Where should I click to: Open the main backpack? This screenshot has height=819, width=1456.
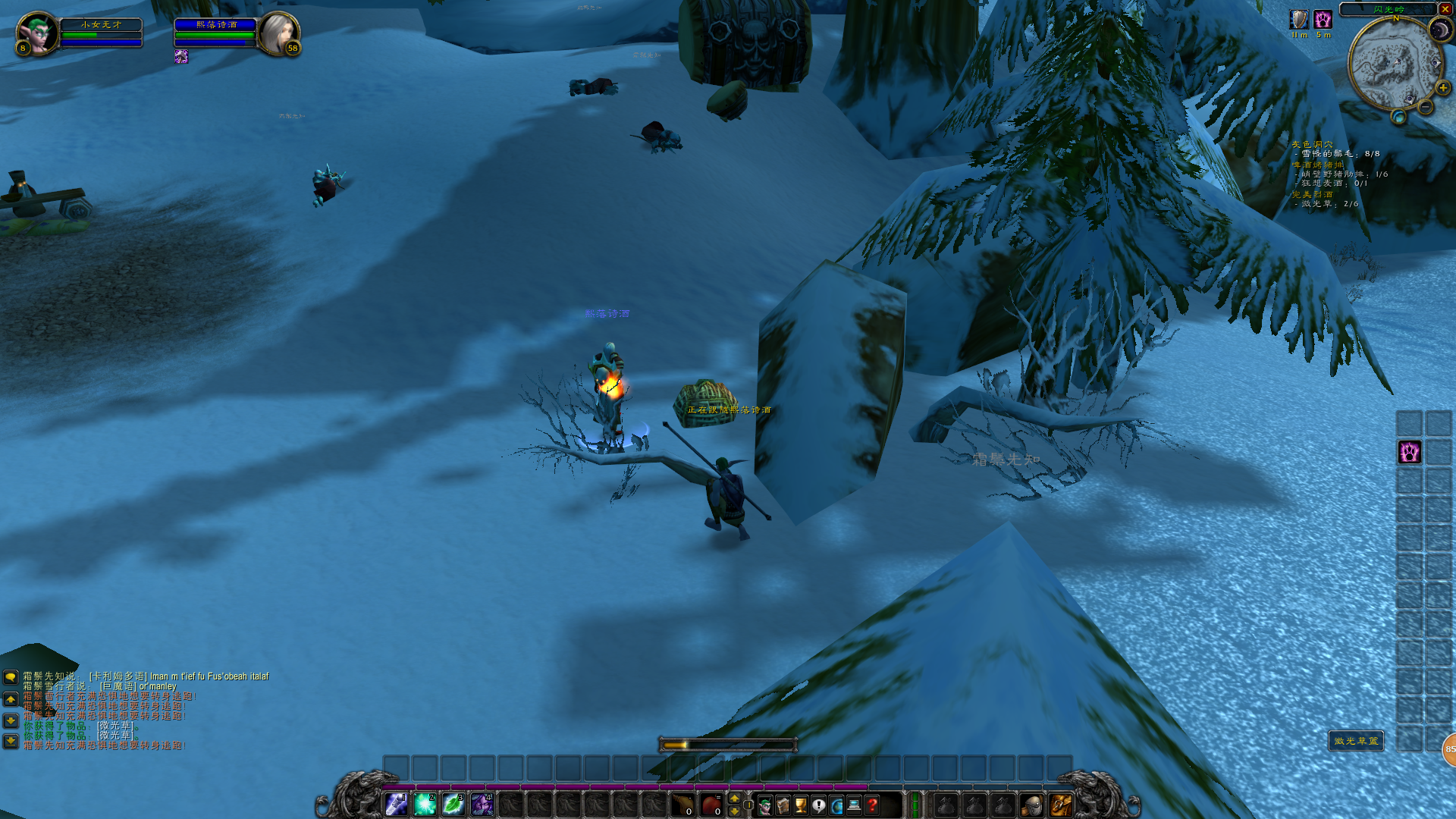coord(1060,805)
